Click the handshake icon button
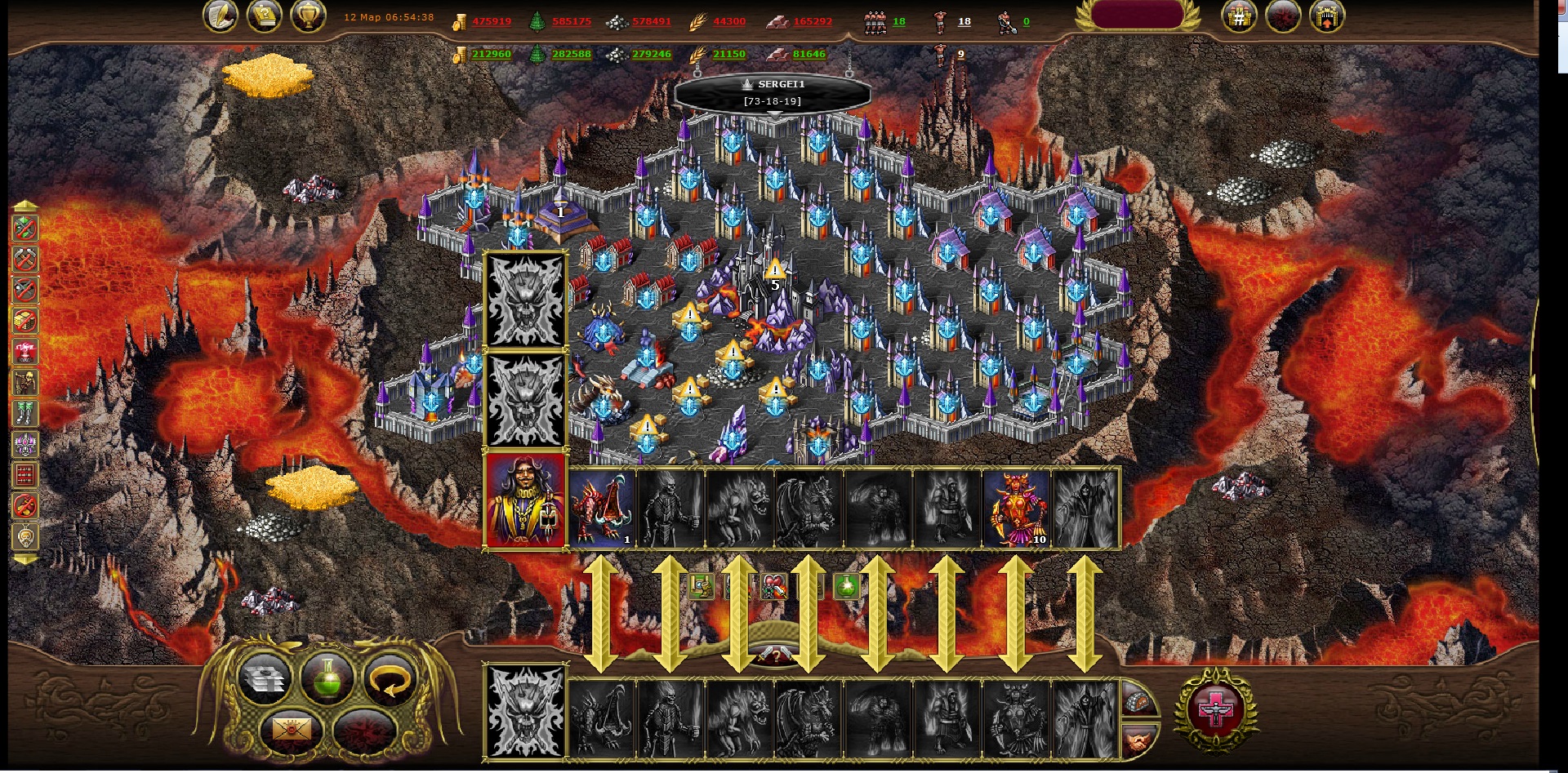 coord(1139,741)
